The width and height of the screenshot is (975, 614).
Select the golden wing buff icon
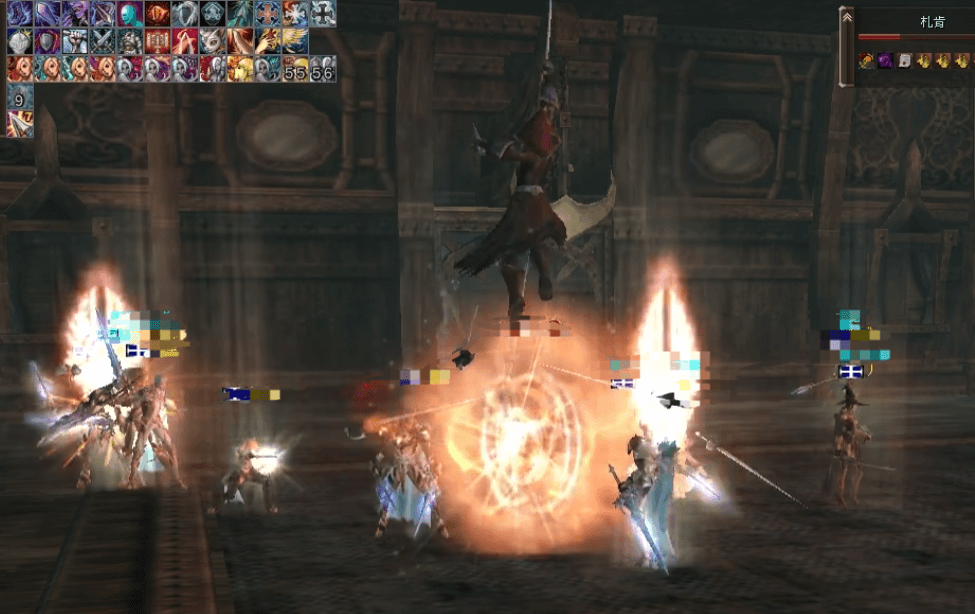[295, 41]
